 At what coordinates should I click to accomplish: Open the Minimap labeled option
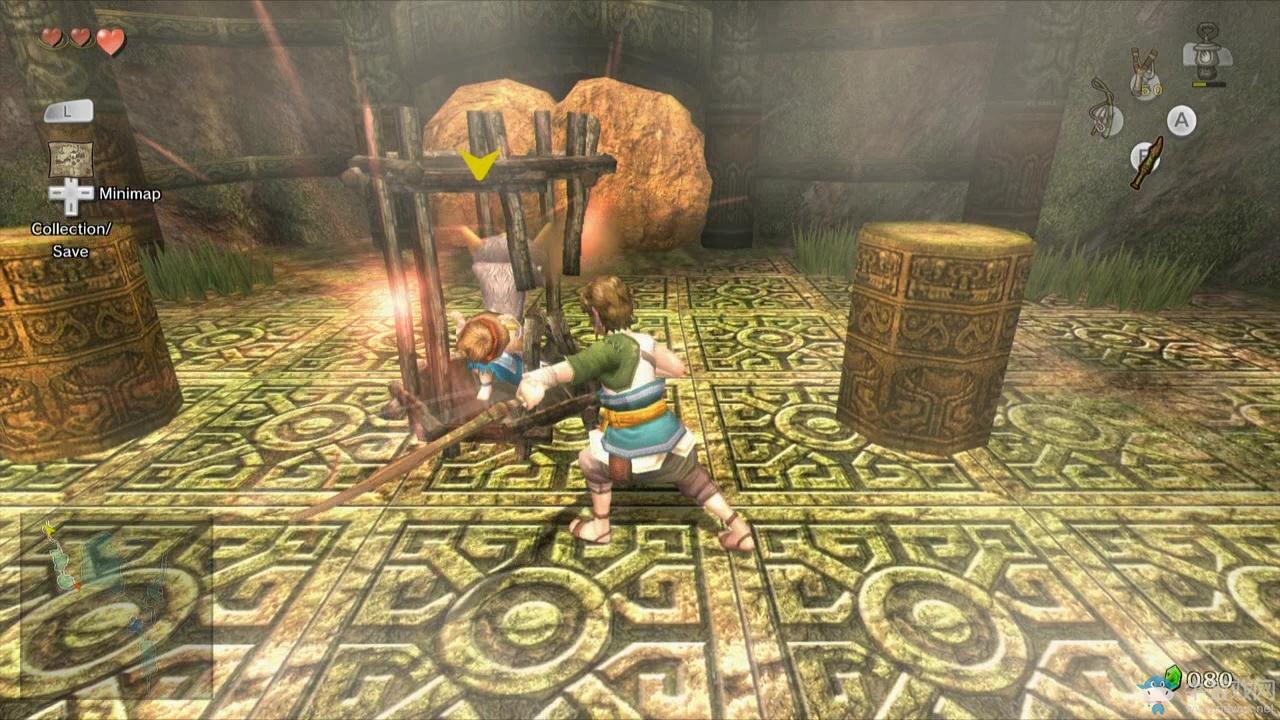pos(130,192)
